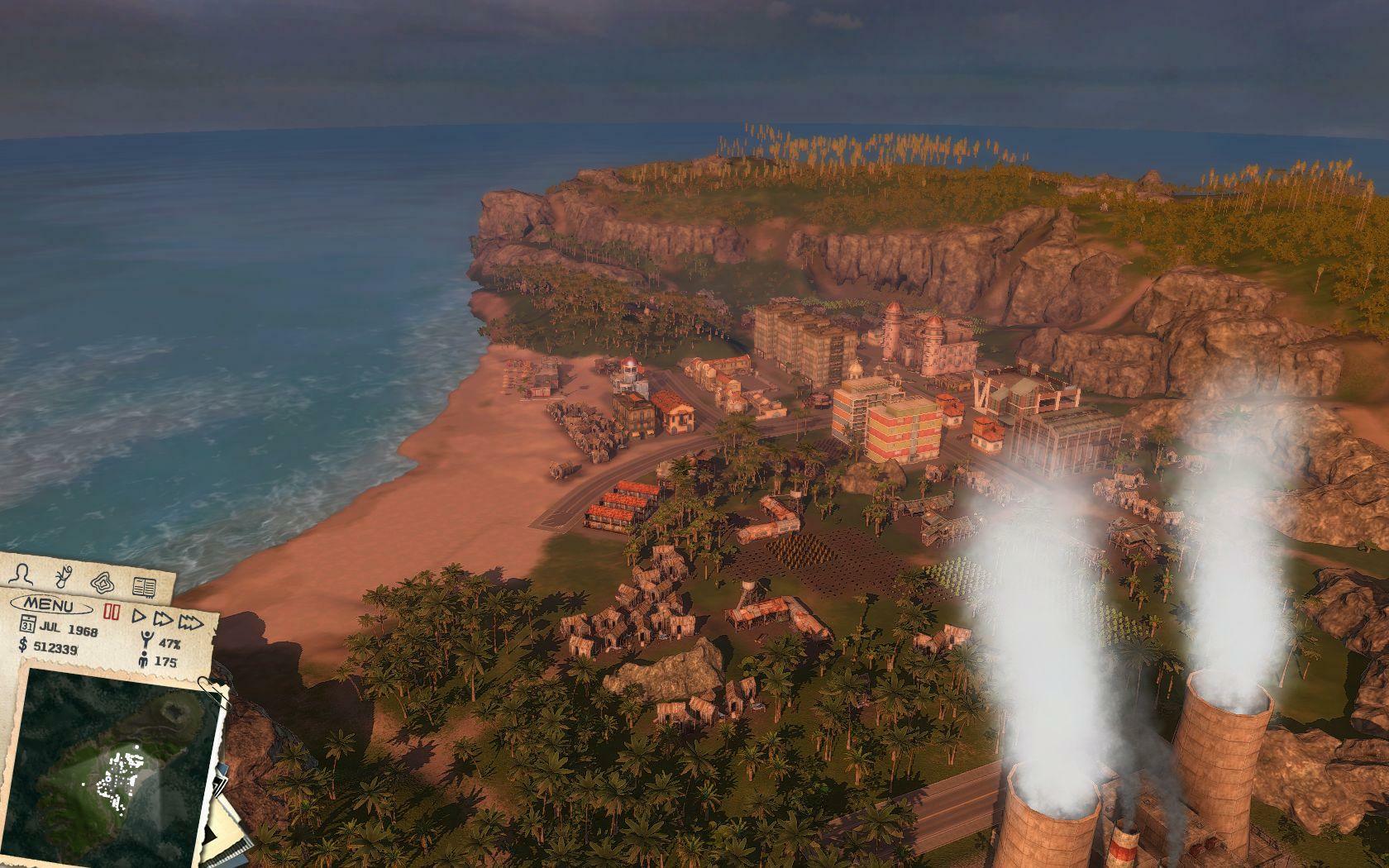This screenshot has width=1389, height=868.
Task: Click the population icon showing 175
Action: pos(144,660)
